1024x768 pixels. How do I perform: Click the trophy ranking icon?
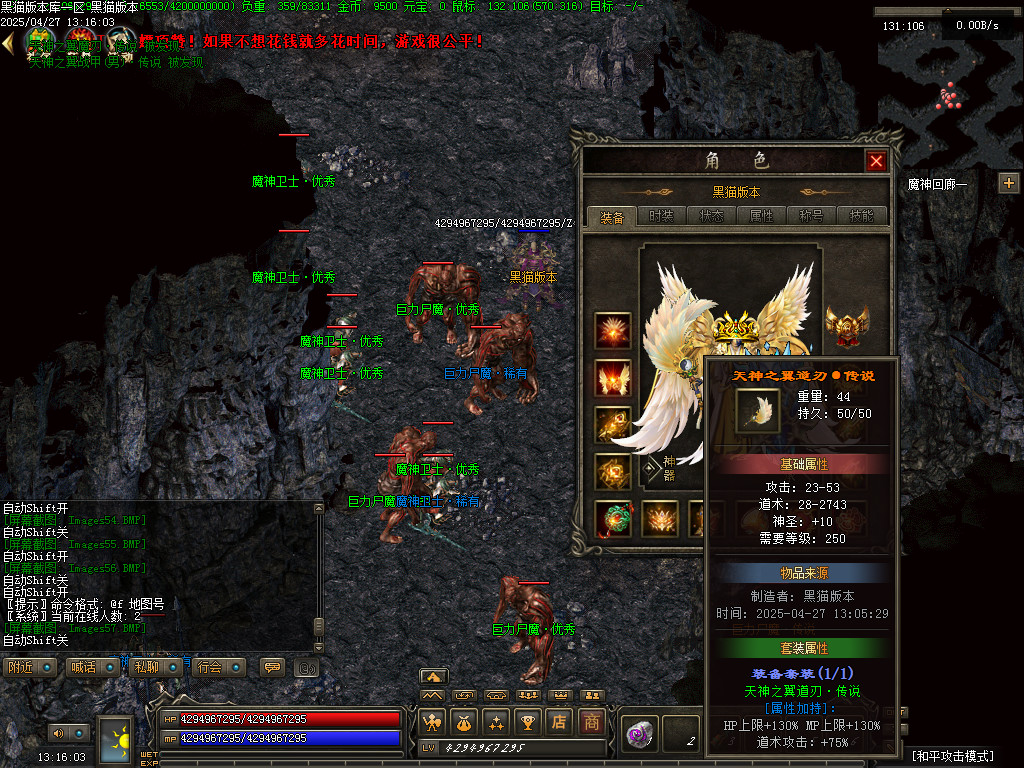(x=528, y=722)
